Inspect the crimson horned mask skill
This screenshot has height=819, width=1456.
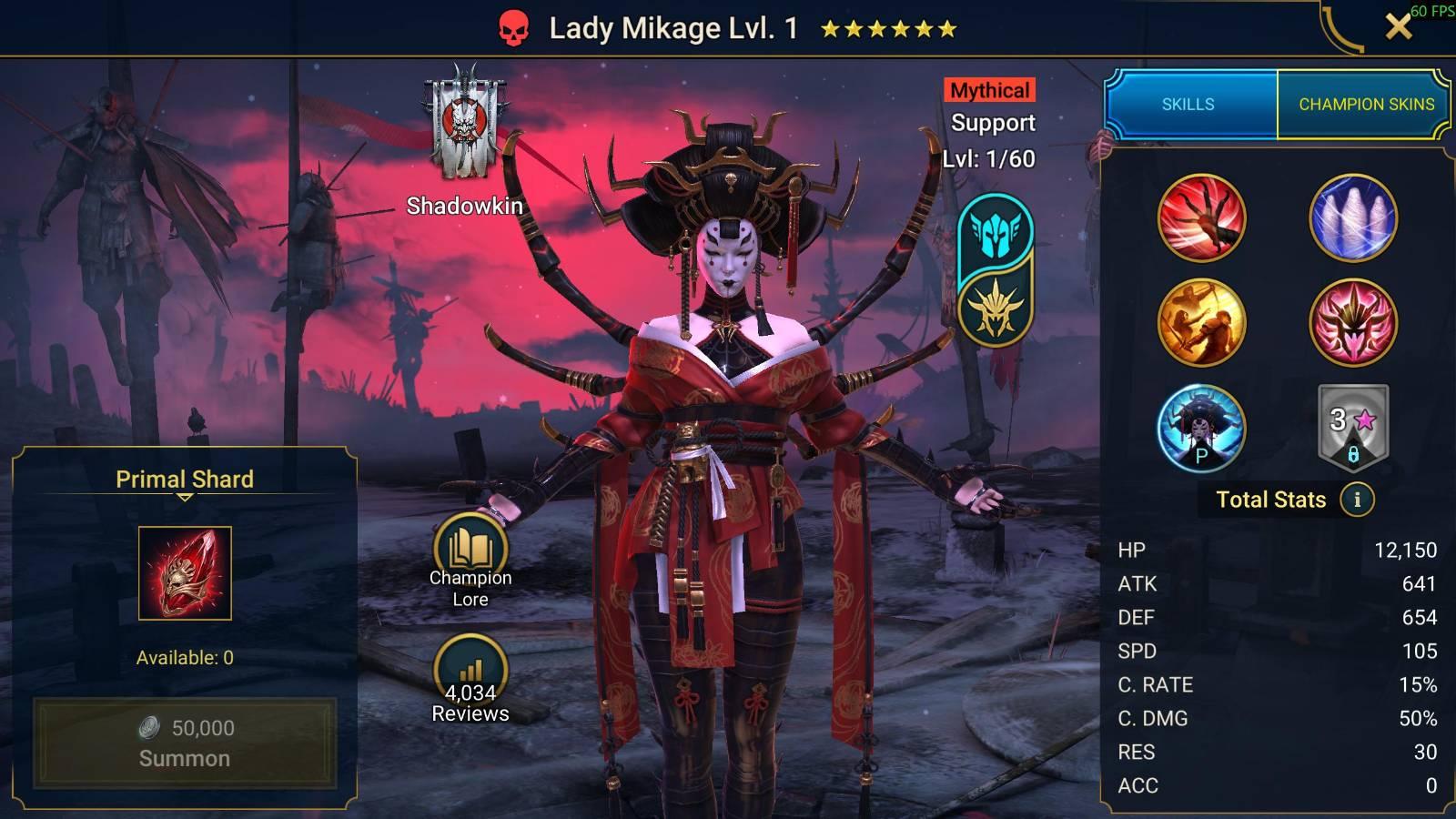click(x=1352, y=323)
